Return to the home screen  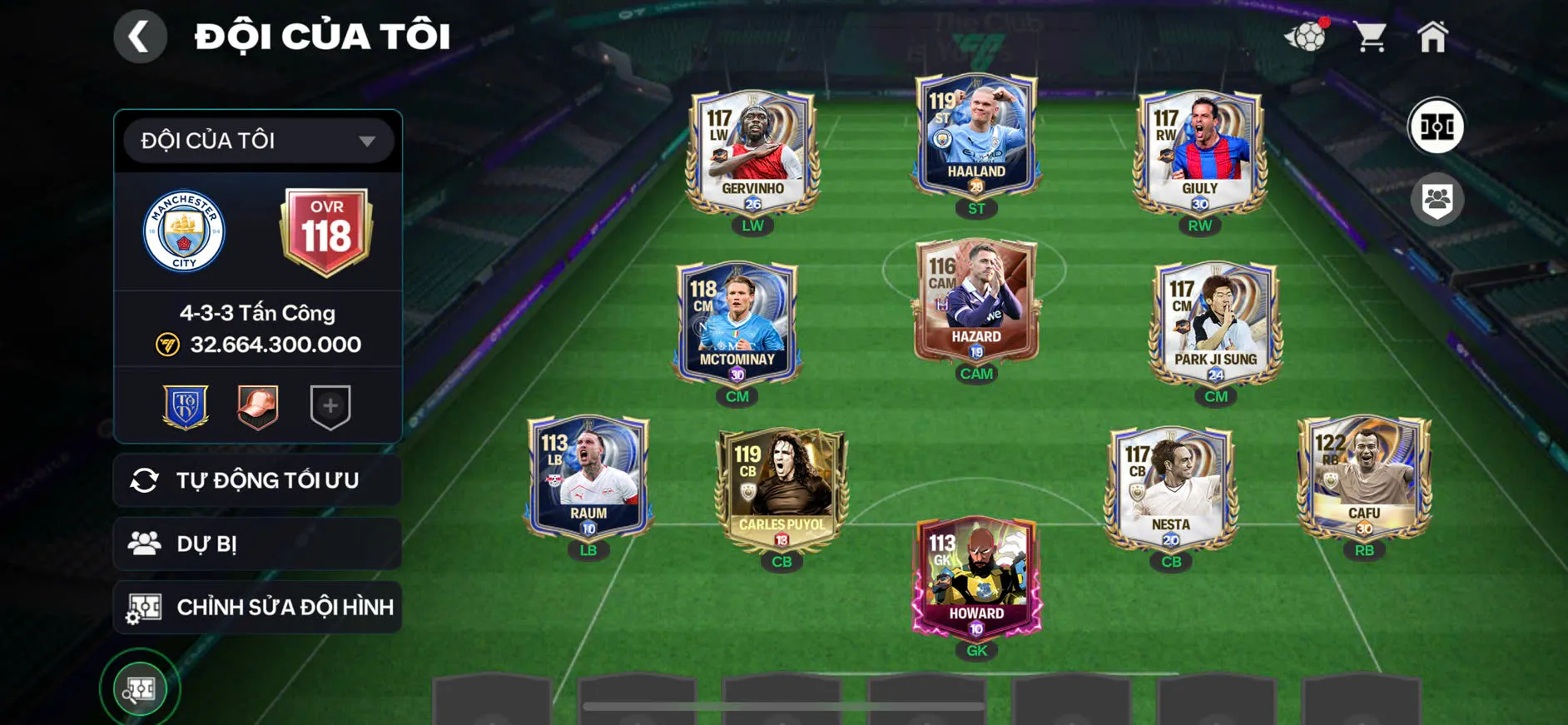pos(1432,37)
